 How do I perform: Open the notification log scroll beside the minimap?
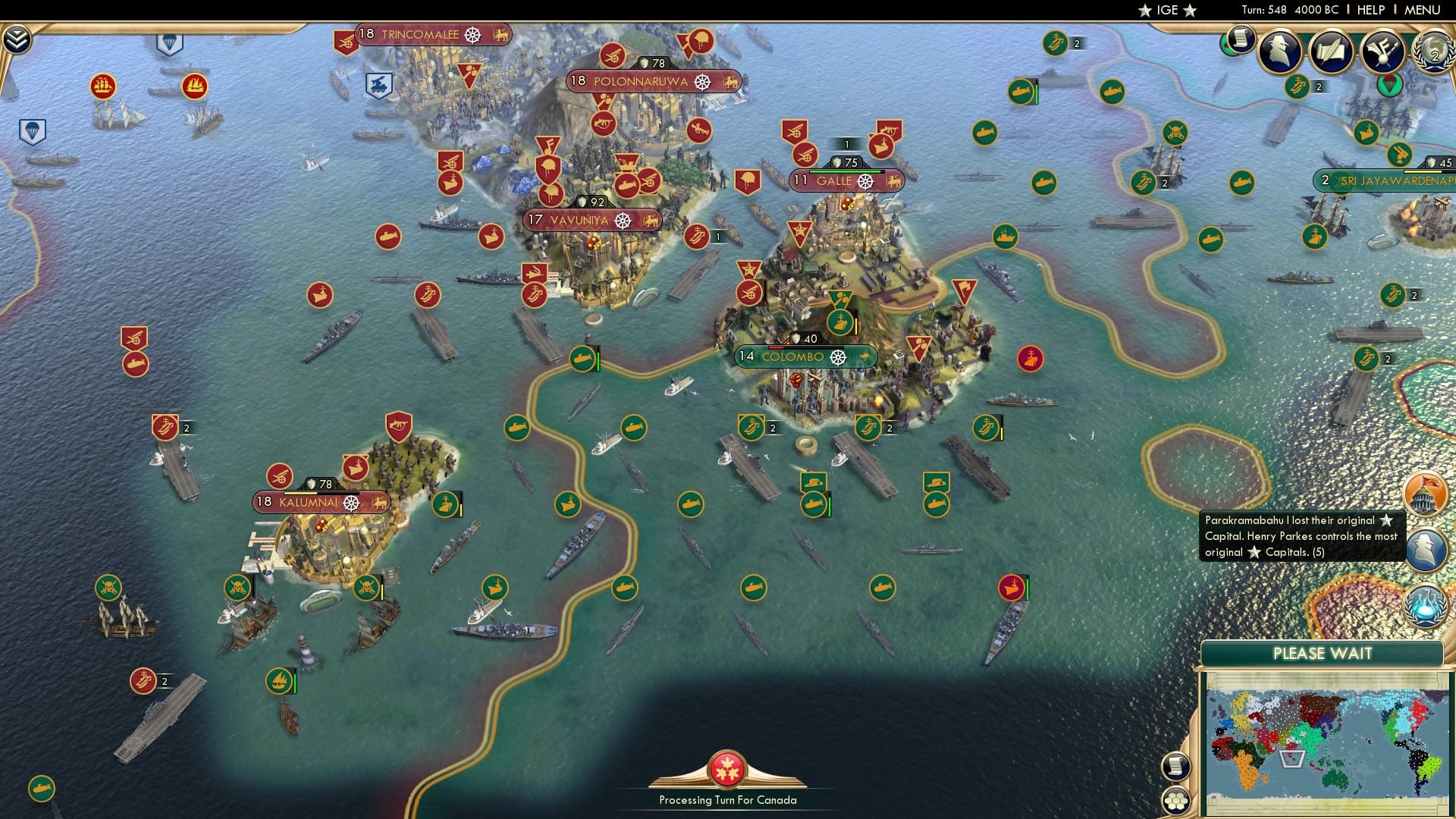tap(1175, 767)
